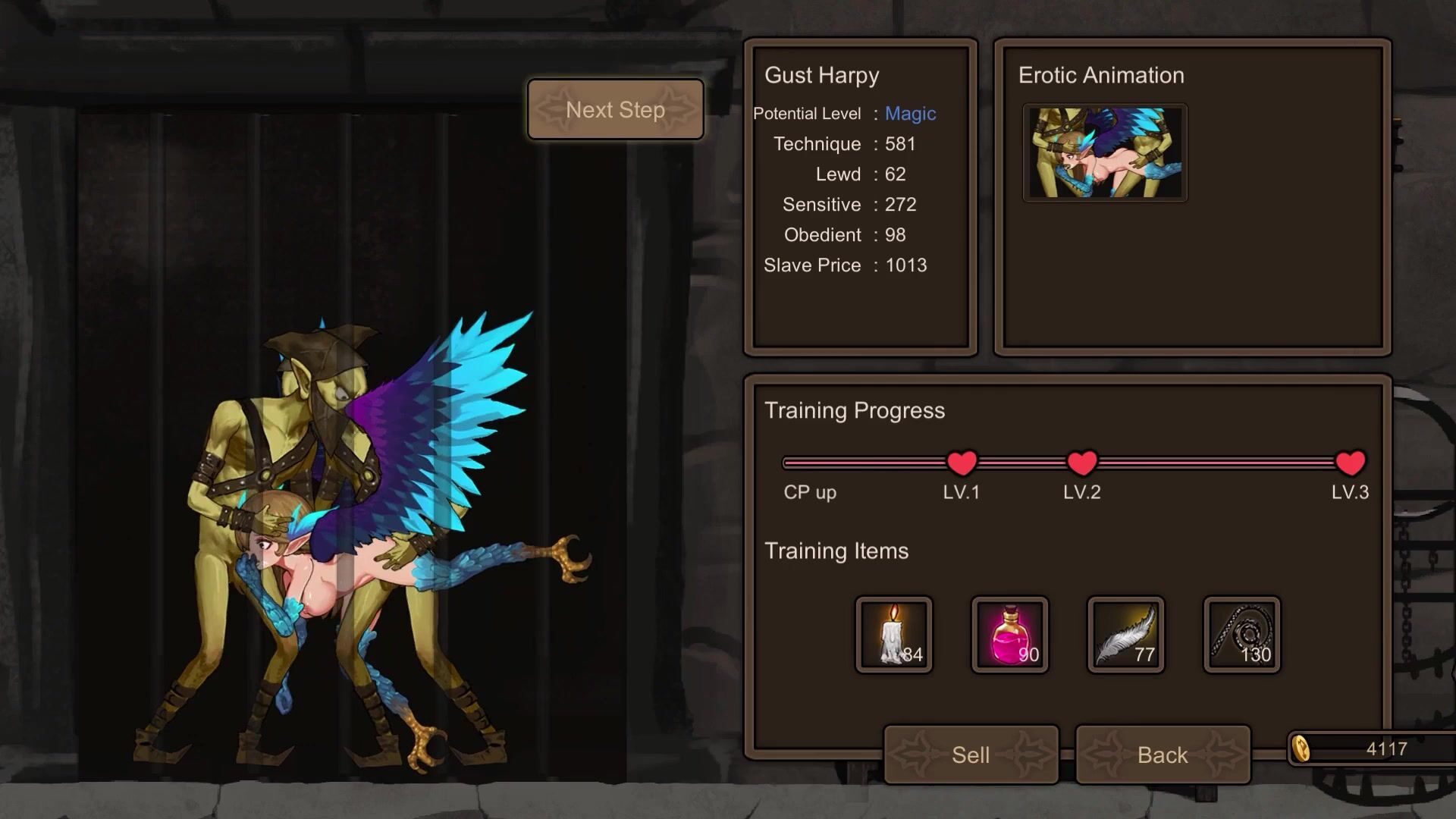Go back with the Back button
The height and width of the screenshot is (819, 1456).
1163,755
